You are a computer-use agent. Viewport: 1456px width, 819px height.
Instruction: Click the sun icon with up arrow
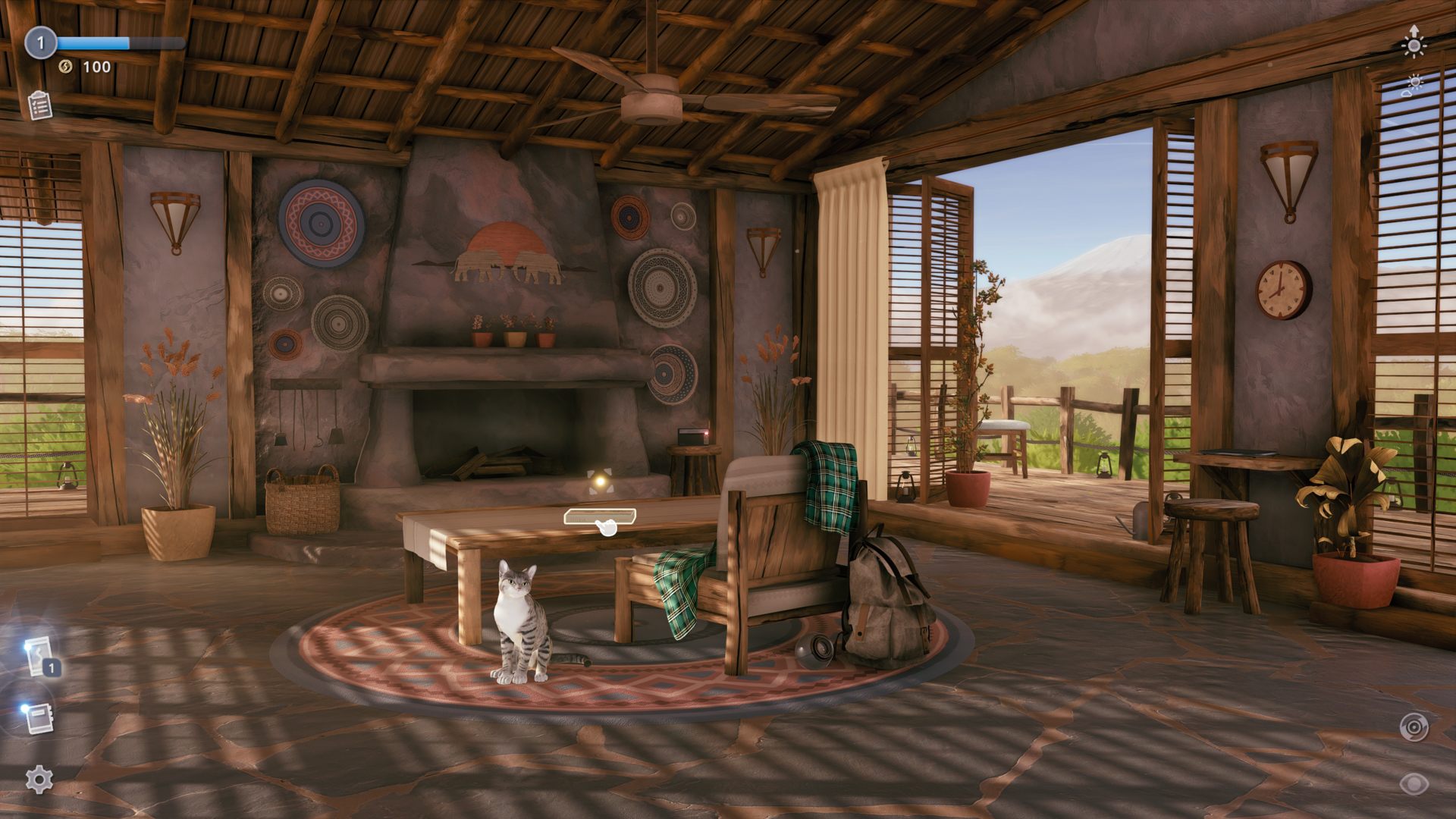pyautogui.click(x=1414, y=42)
